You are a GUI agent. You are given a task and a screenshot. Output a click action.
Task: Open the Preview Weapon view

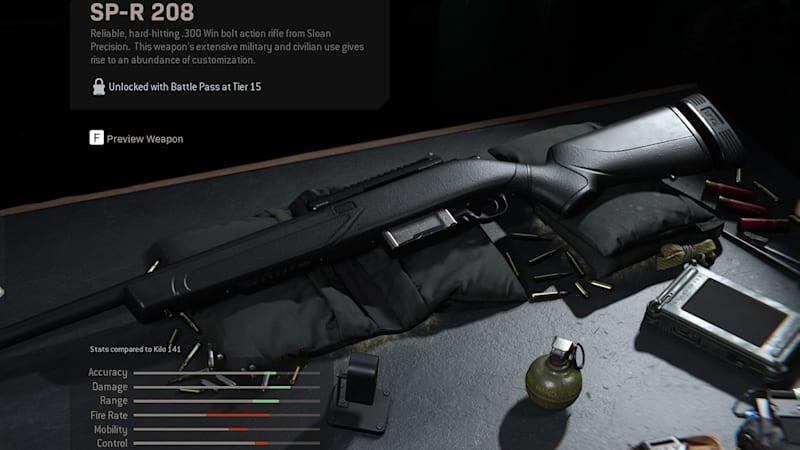coord(137,139)
